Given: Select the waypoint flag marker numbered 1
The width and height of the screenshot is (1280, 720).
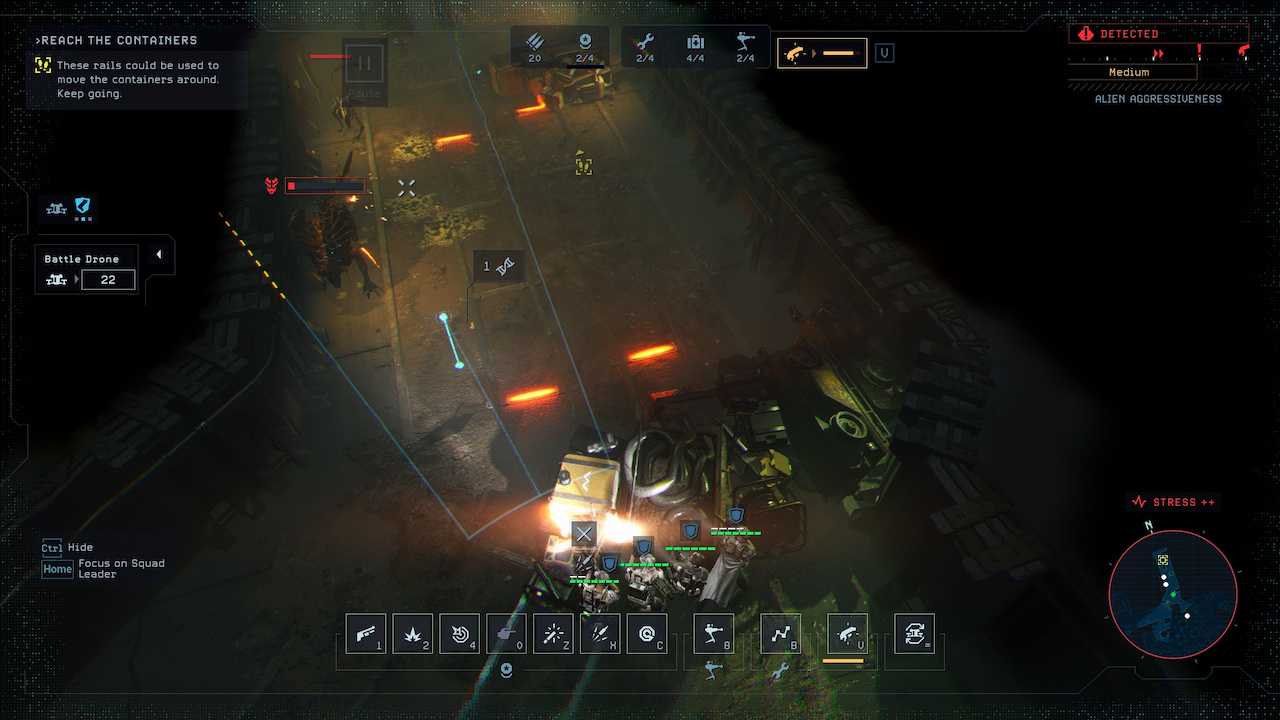Looking at the screenshot, I should 498,266.
